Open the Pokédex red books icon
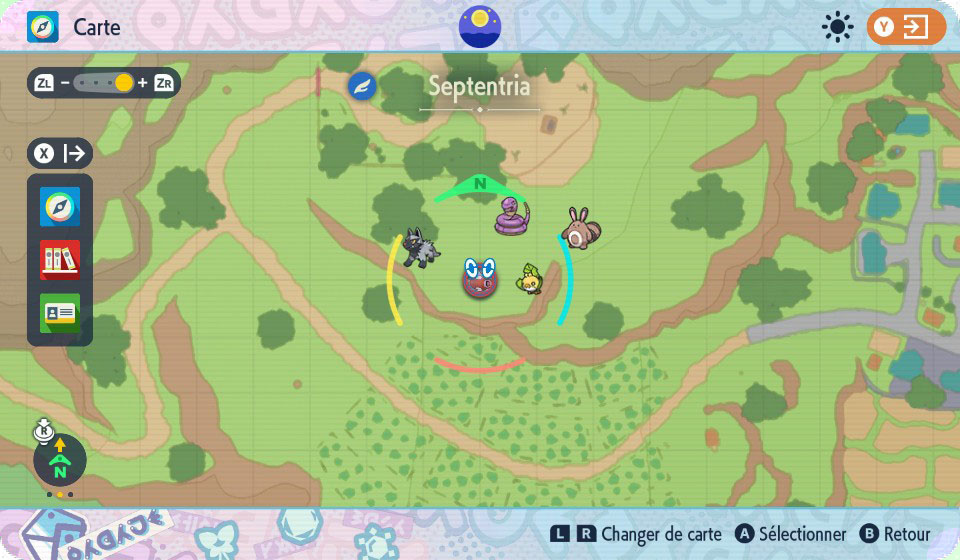This screenshot has width=960, height=560. [x=60, y=260]
